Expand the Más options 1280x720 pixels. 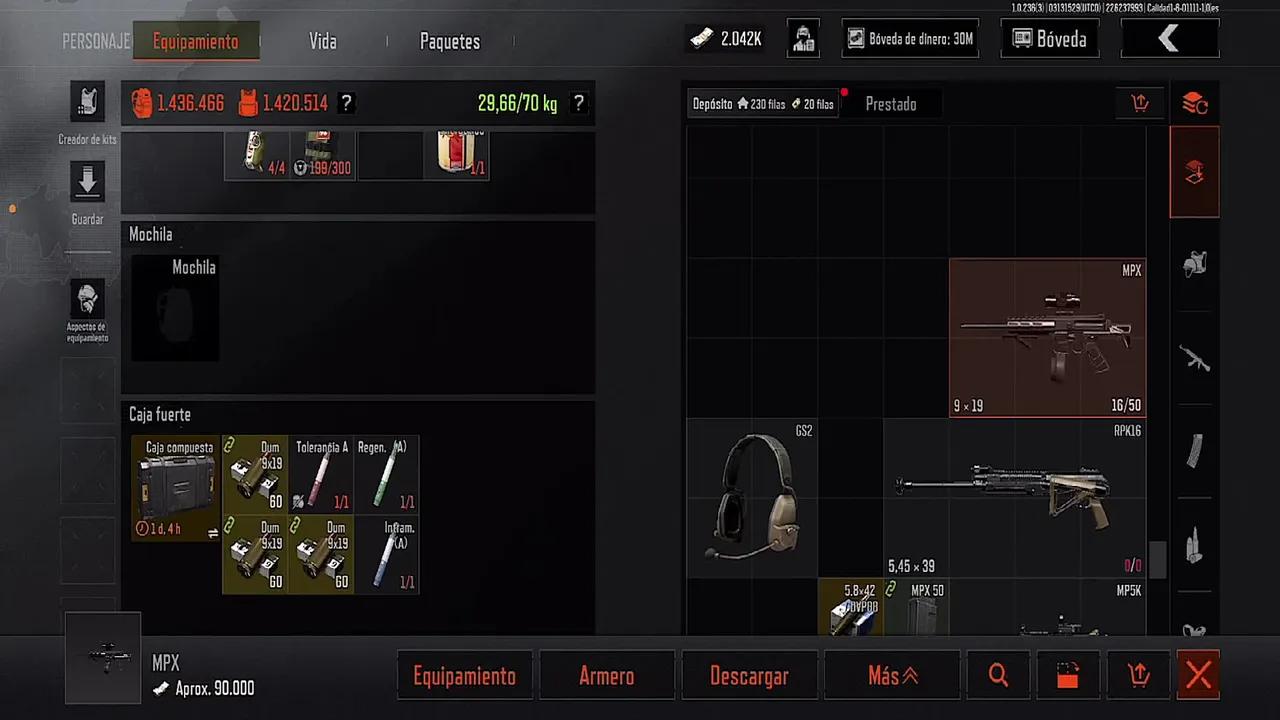(892, 676)
